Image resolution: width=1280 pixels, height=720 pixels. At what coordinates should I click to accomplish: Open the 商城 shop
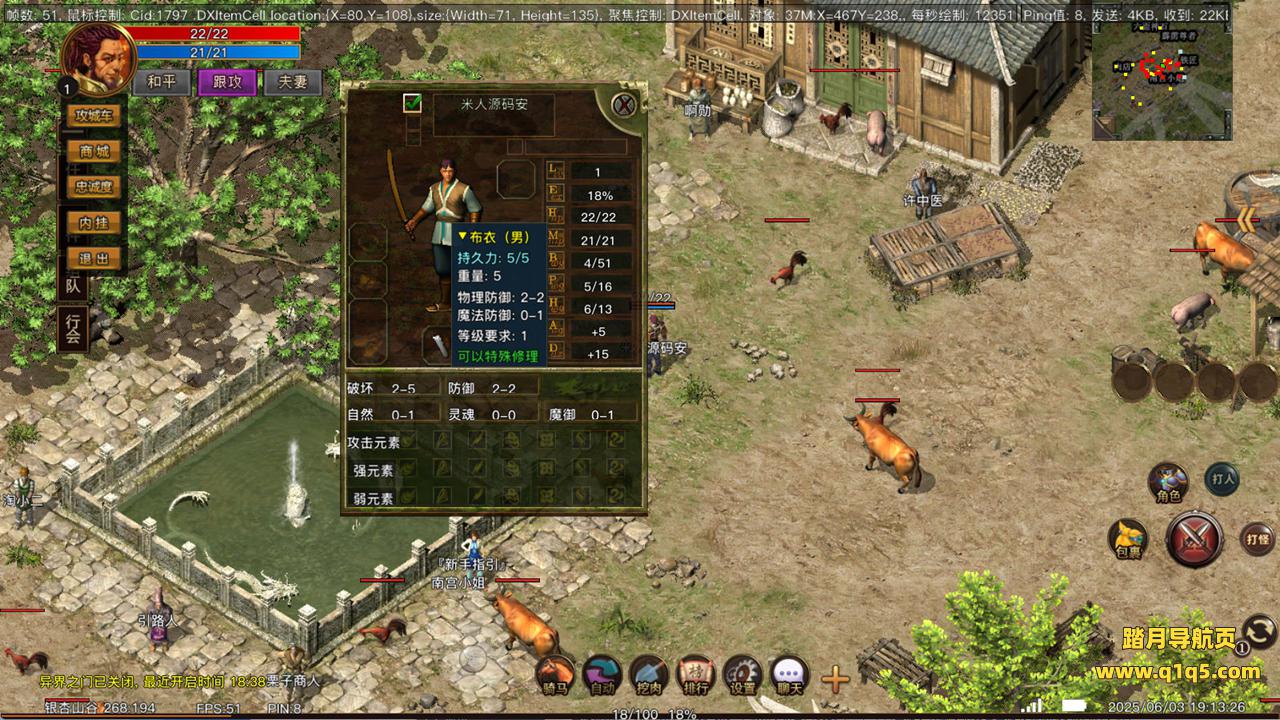(94, 151)
